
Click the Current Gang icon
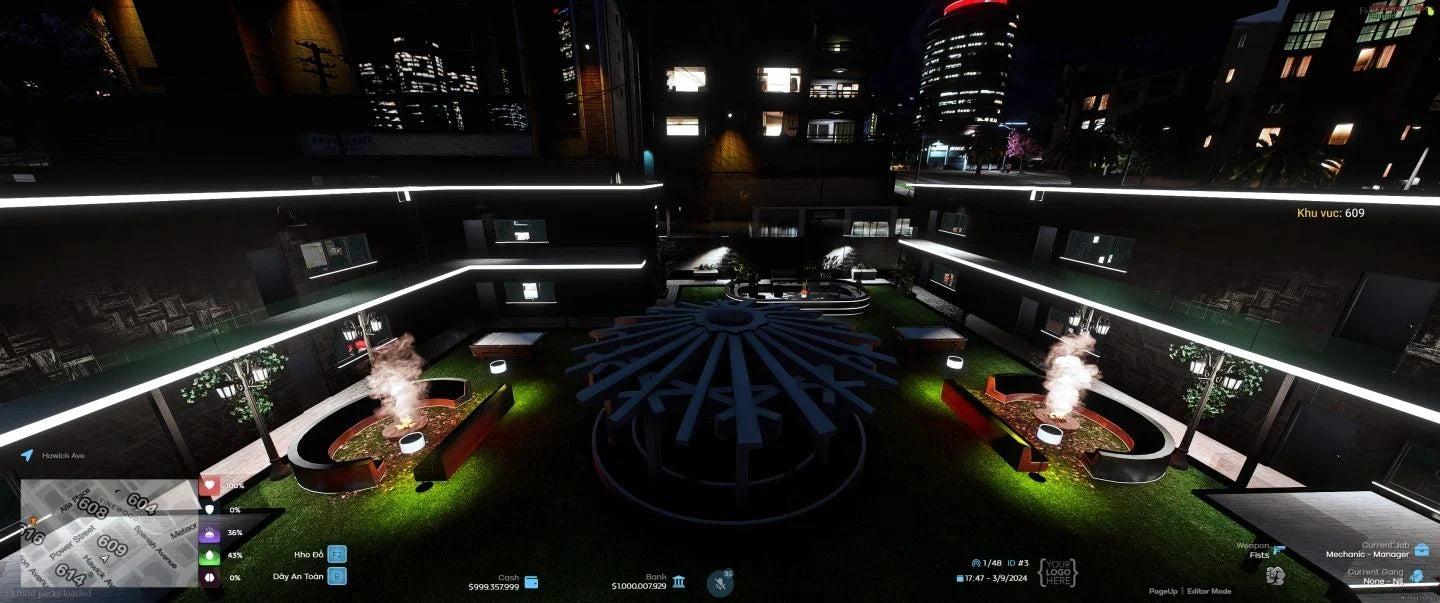[1417, 577]
